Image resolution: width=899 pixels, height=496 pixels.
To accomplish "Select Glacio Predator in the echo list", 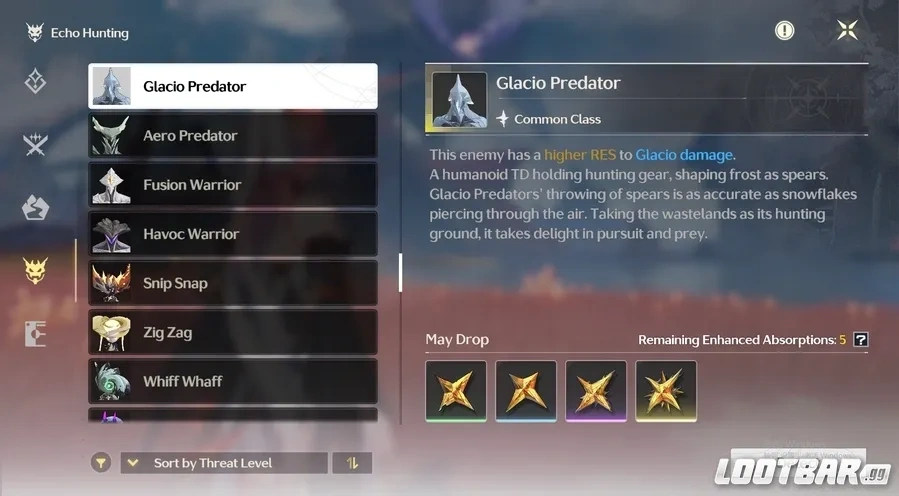I will point(233,86).
